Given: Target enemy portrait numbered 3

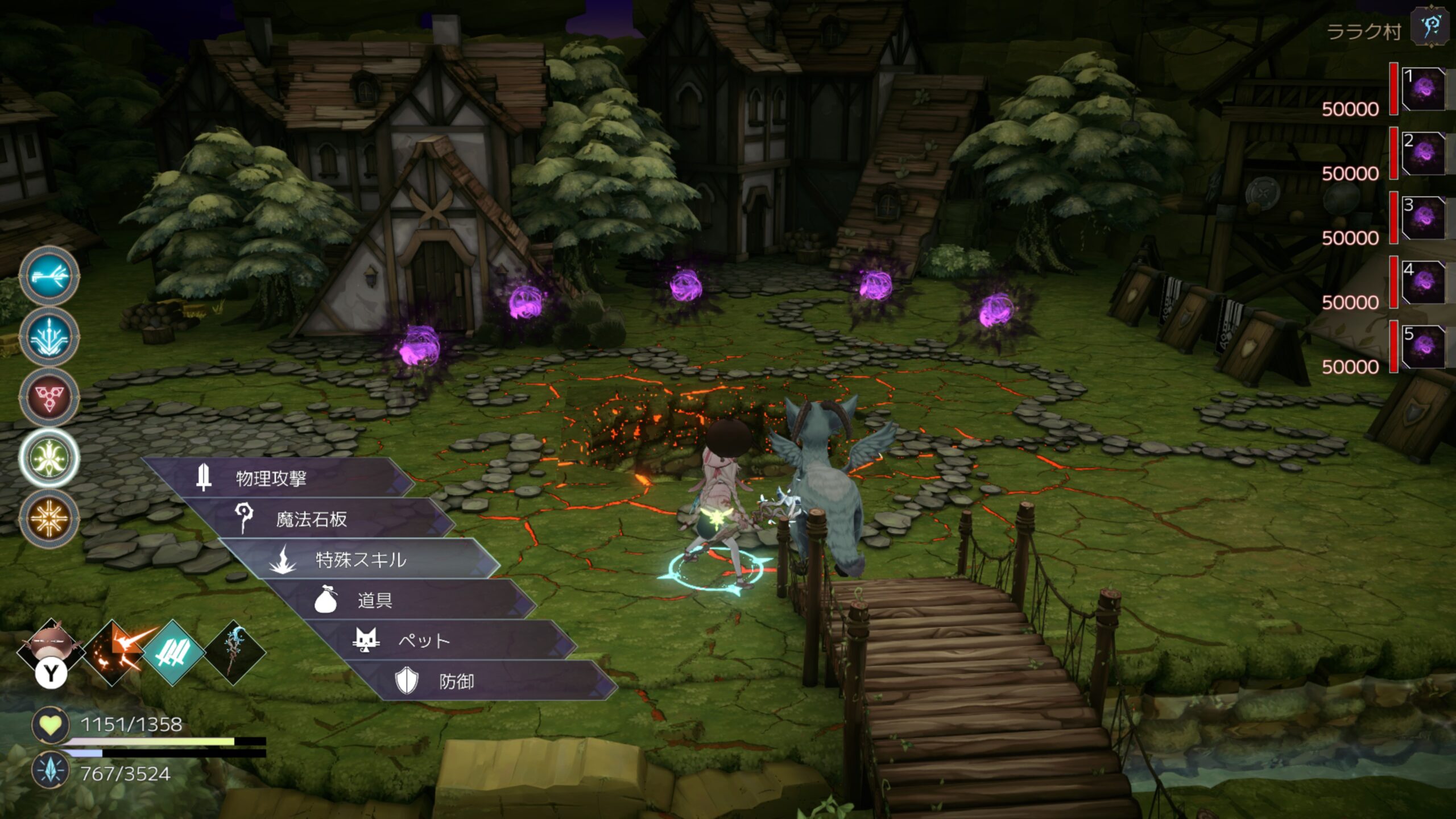Looking at the screenshot, I should point(1424,217).
